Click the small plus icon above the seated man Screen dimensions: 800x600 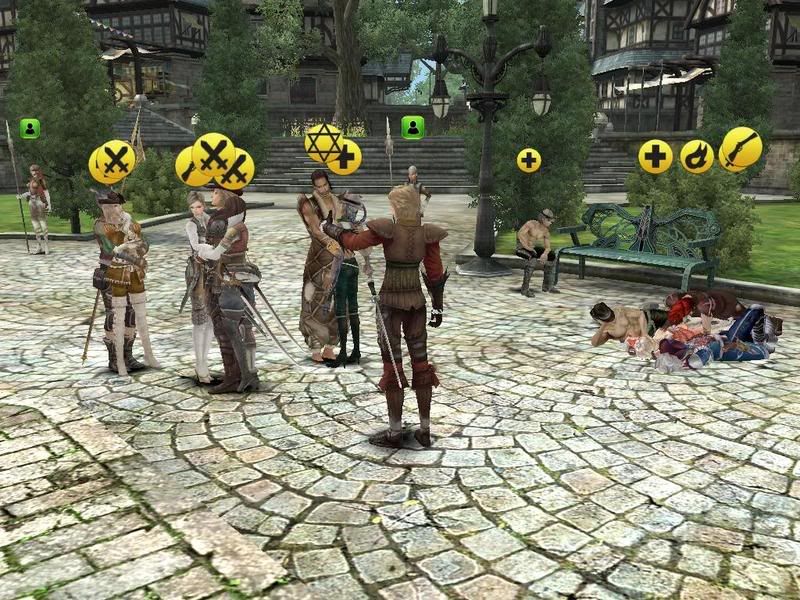pos(528,160)
